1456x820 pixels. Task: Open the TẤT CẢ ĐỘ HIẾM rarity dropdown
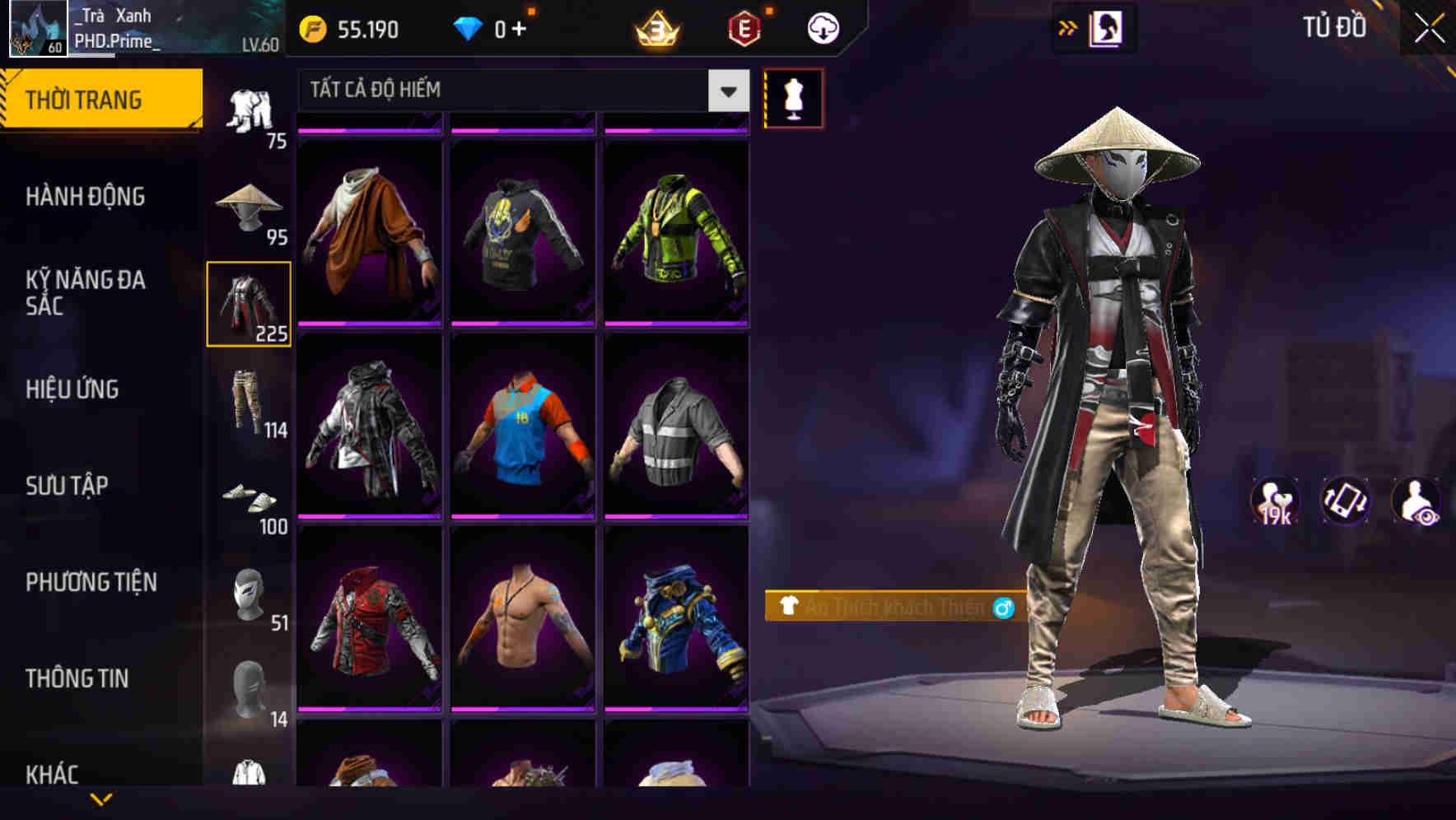click(519, 90)
